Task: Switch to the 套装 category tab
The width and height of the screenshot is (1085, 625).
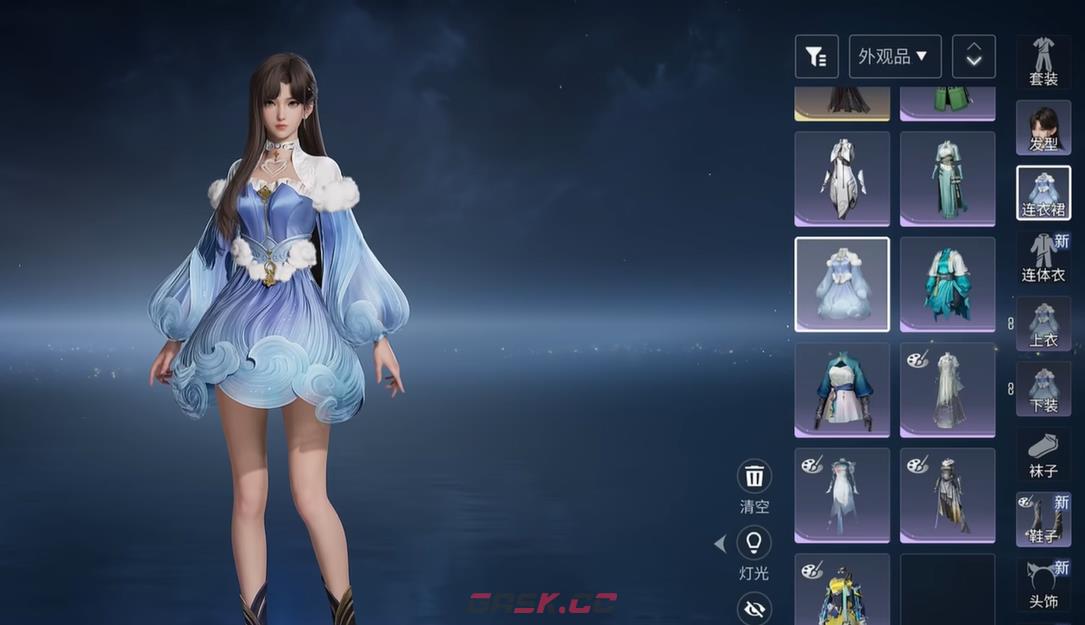Action: pyautogui.click(x=1043, y=62)
